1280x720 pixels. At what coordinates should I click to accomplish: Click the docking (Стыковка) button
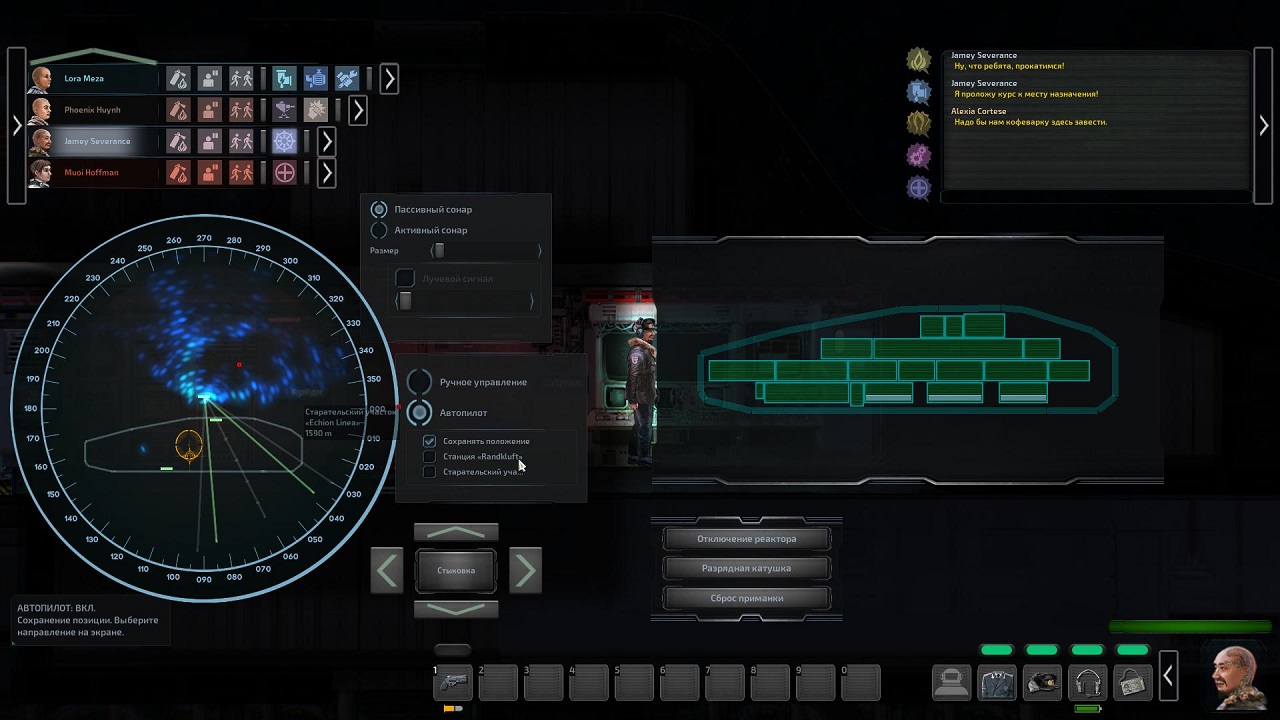pyautogui.click(x=456, y=570)
